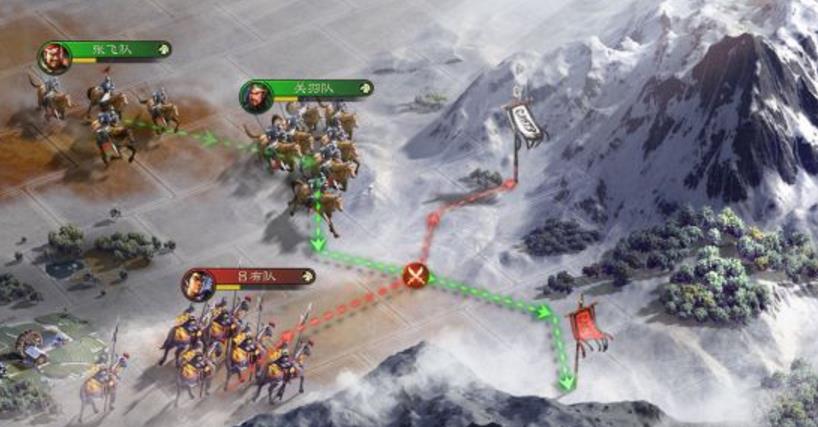This screenshot has width=818, height=427.
Task: Select the red flag map marker
Action: (x=585, y=326)
